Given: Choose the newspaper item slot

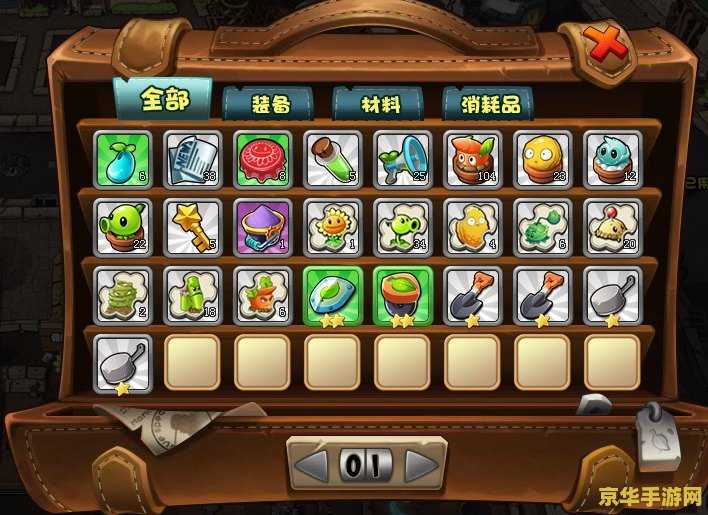Looking at the screenshot, I should coord(193,159).
